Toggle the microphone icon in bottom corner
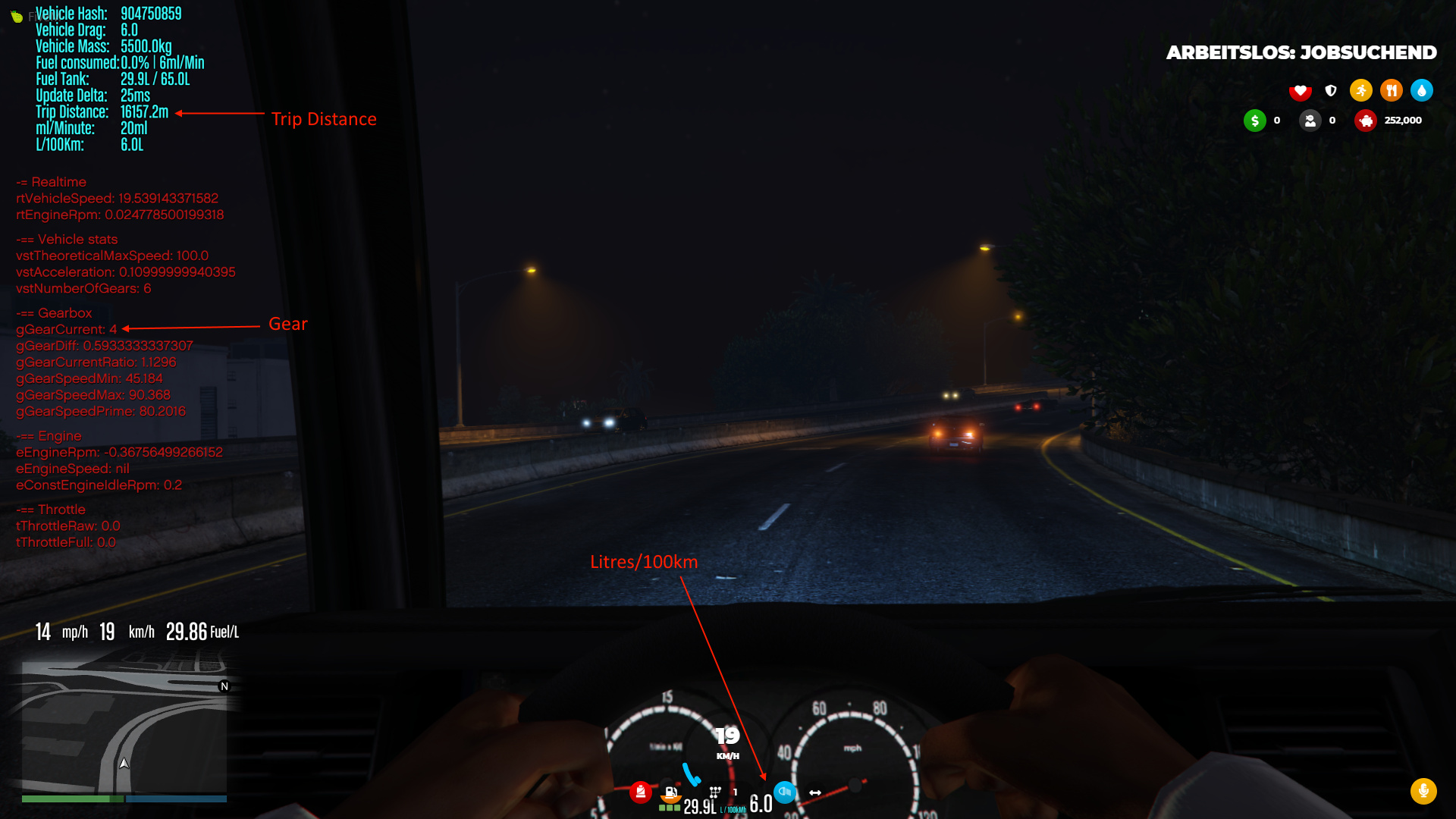The width and height of the screenshot is (1456, 819). pos(1423,791)
